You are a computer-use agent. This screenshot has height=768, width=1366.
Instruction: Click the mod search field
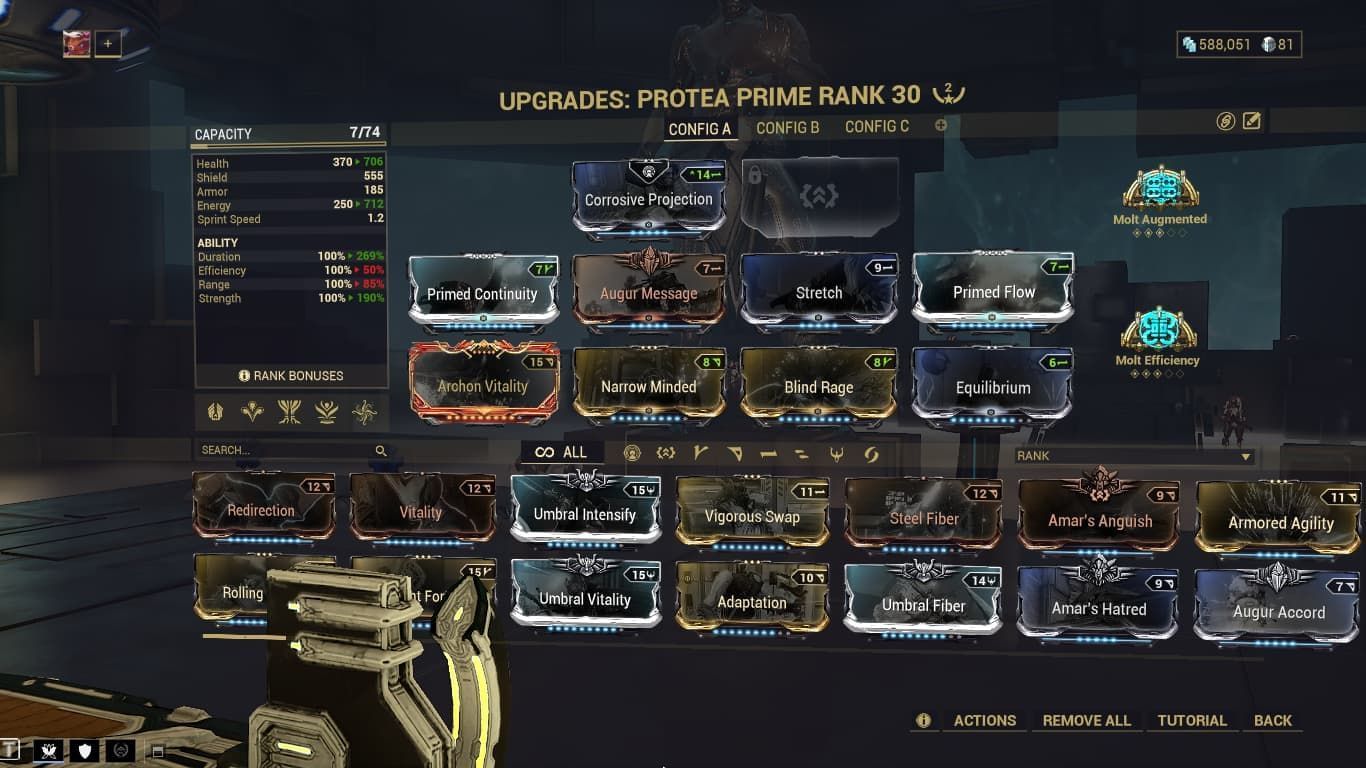290,451
